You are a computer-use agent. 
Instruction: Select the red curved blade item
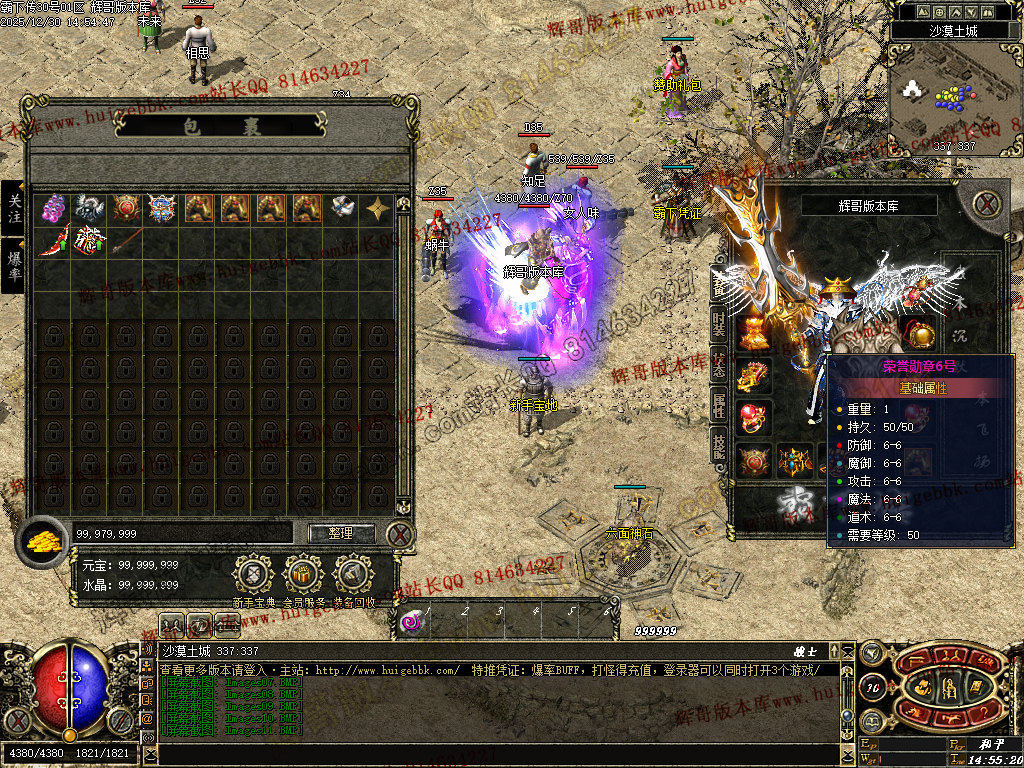click(53, 242)
